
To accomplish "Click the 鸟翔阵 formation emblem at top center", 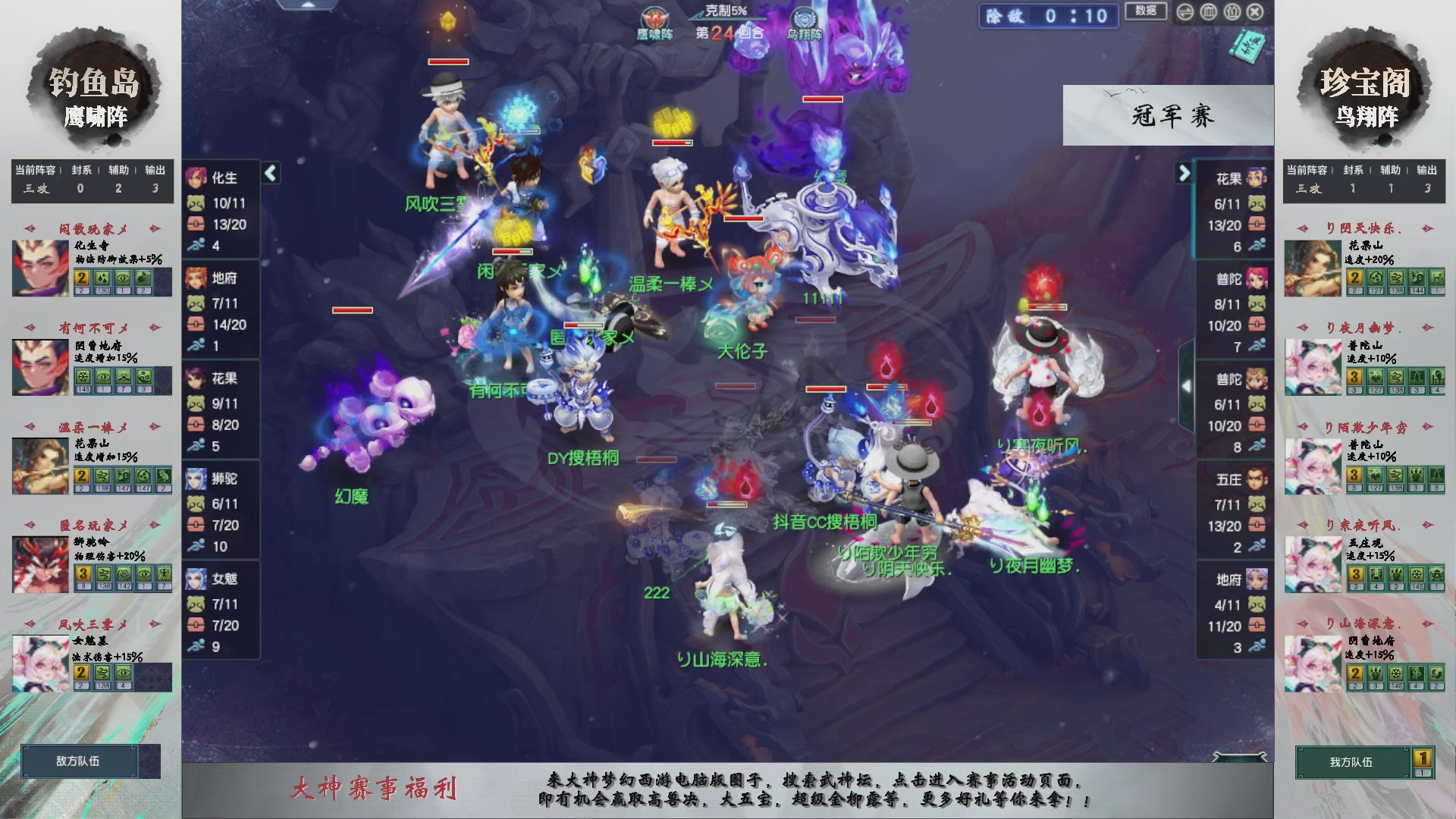I will point(803,17).
